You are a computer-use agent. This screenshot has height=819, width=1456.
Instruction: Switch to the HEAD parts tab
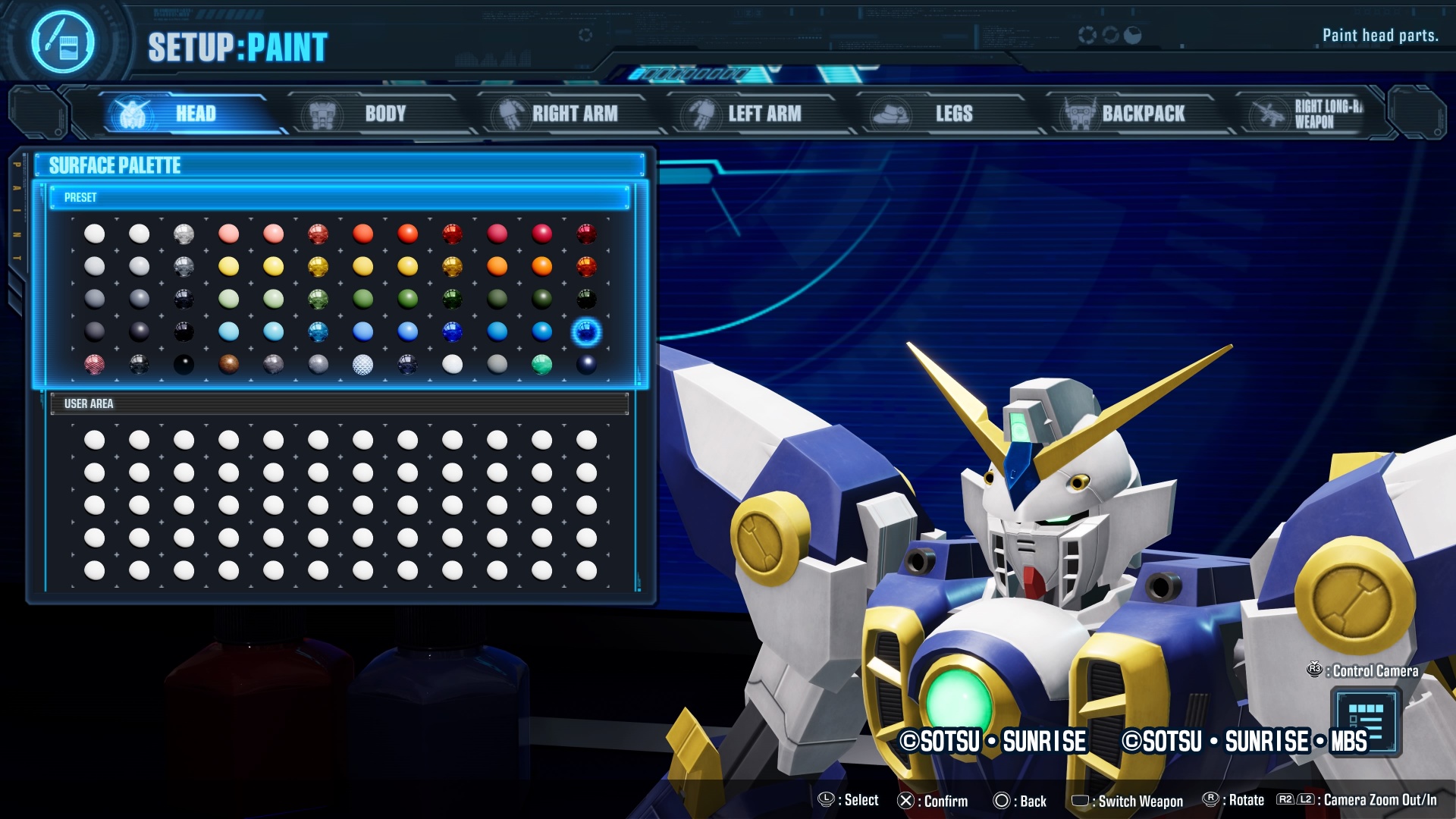(186, 114)
